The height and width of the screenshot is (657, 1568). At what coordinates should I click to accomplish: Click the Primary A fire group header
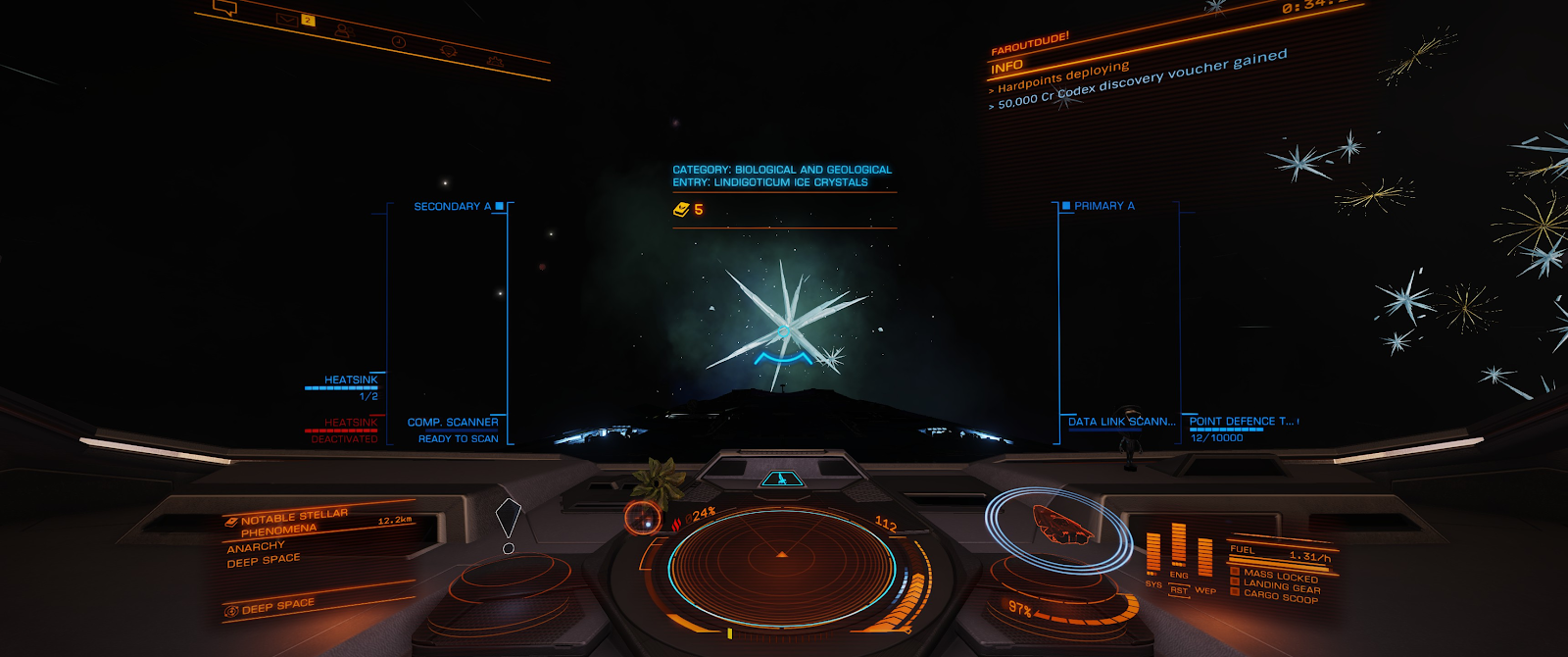click(1103, 206)
